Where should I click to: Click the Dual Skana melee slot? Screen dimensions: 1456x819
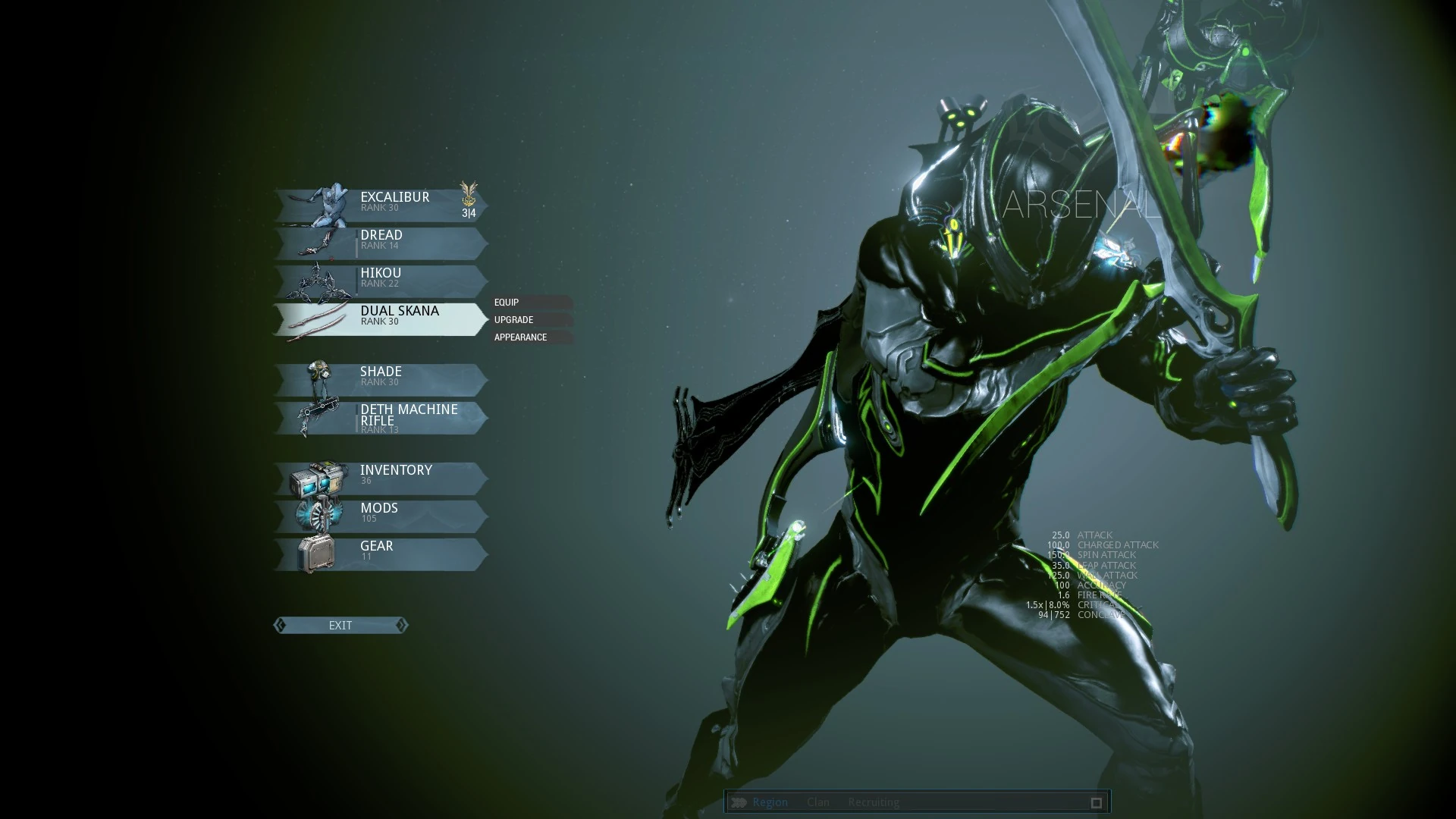381,318
